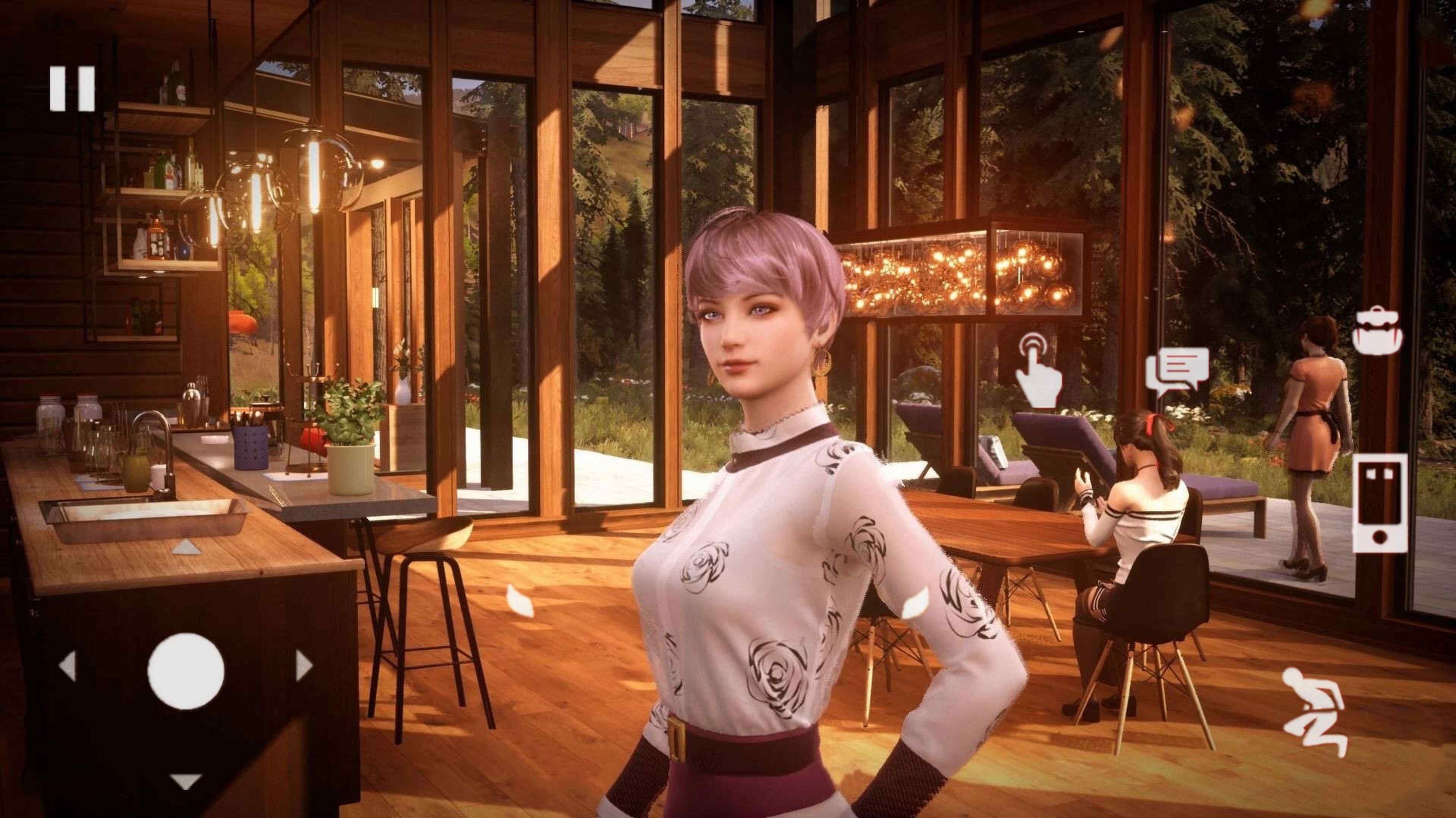
Task: Move right with the right arrow
Action: coord(304,665)
